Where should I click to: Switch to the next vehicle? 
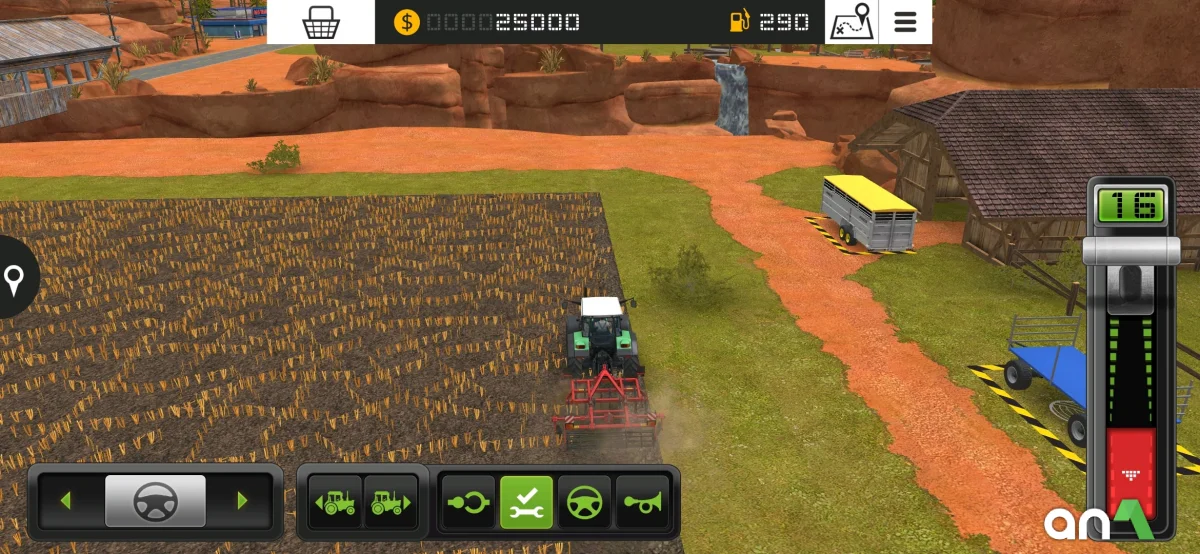(x=390, y=502)
